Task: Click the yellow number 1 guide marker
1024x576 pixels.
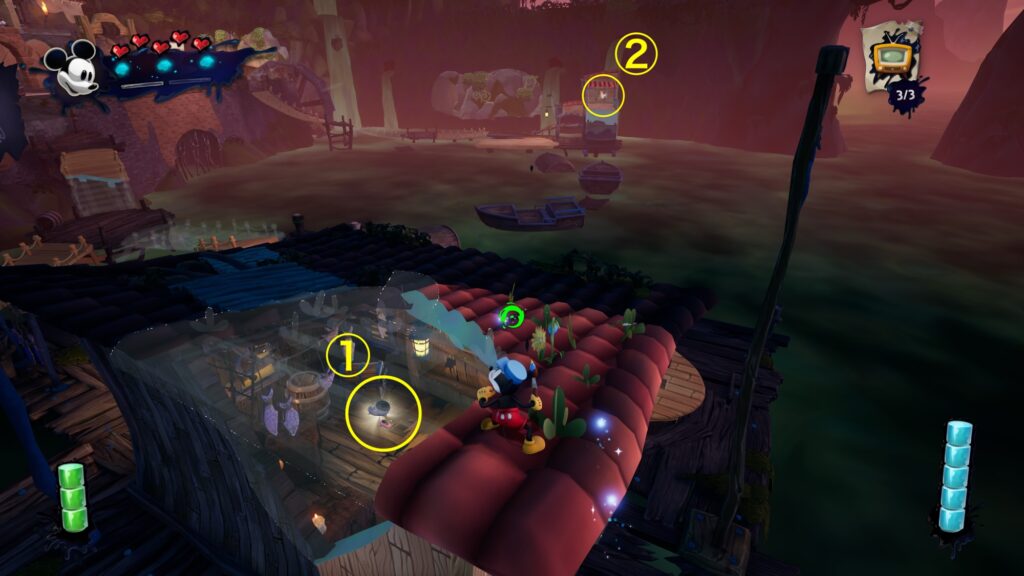Action: click(348, 354)
